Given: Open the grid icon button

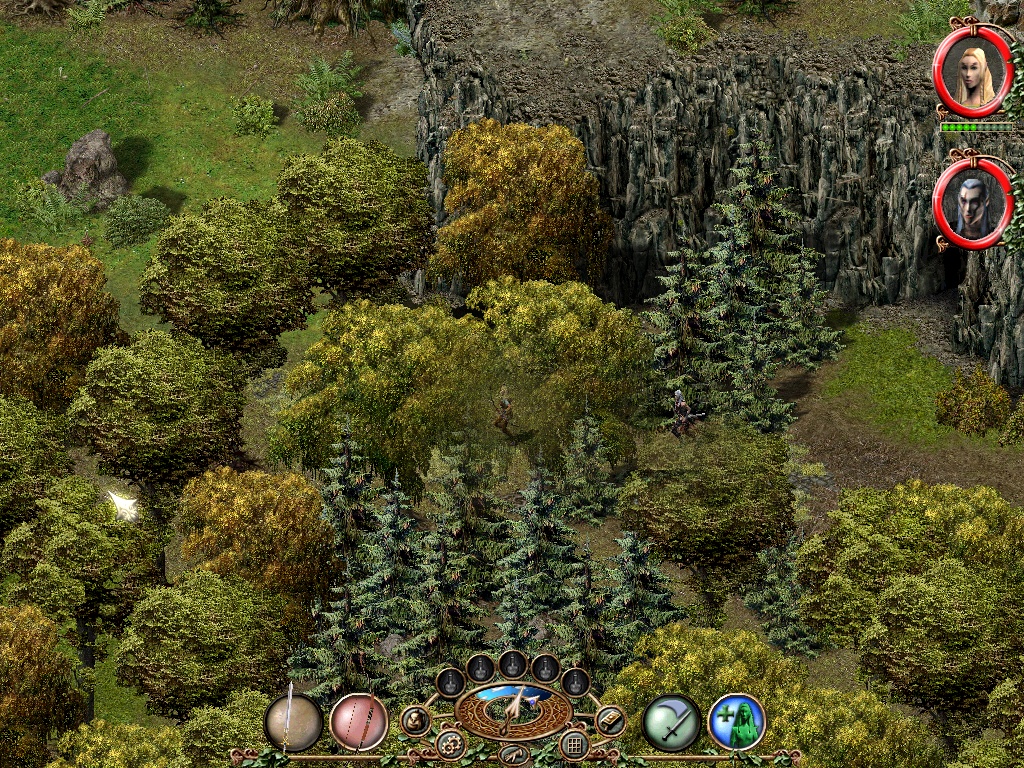Looking at the screenshot, I should [x=574, y=744].
